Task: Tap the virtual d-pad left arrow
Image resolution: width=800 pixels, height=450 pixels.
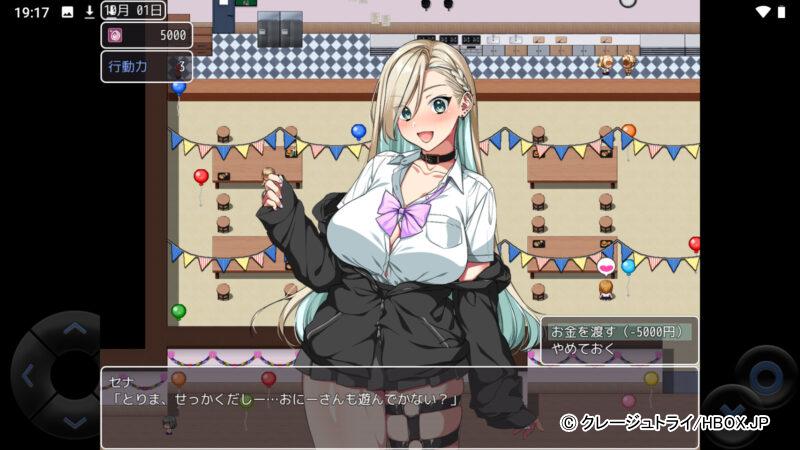Action: tap(27, 376)
